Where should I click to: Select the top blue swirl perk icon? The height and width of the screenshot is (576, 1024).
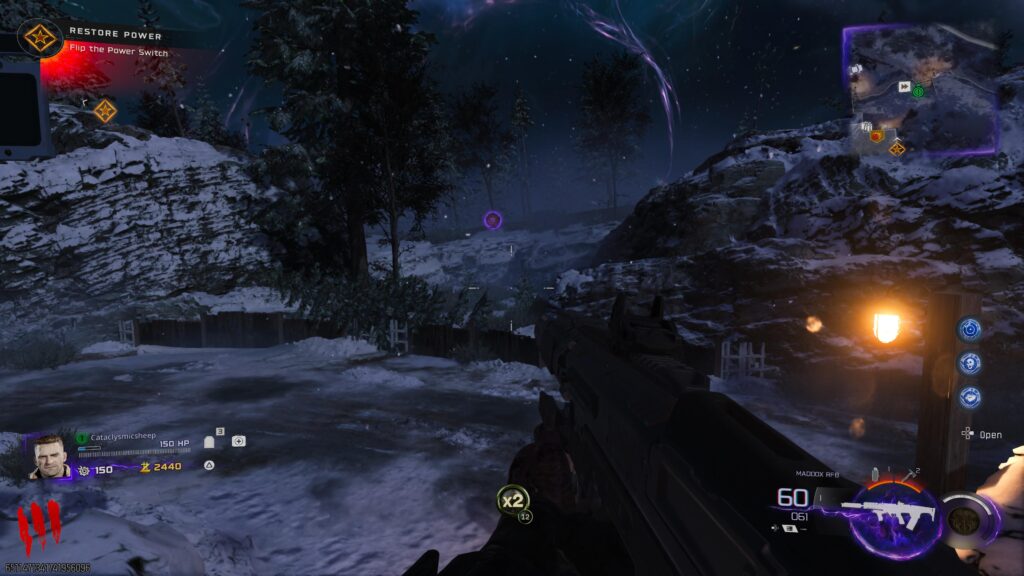969,329
